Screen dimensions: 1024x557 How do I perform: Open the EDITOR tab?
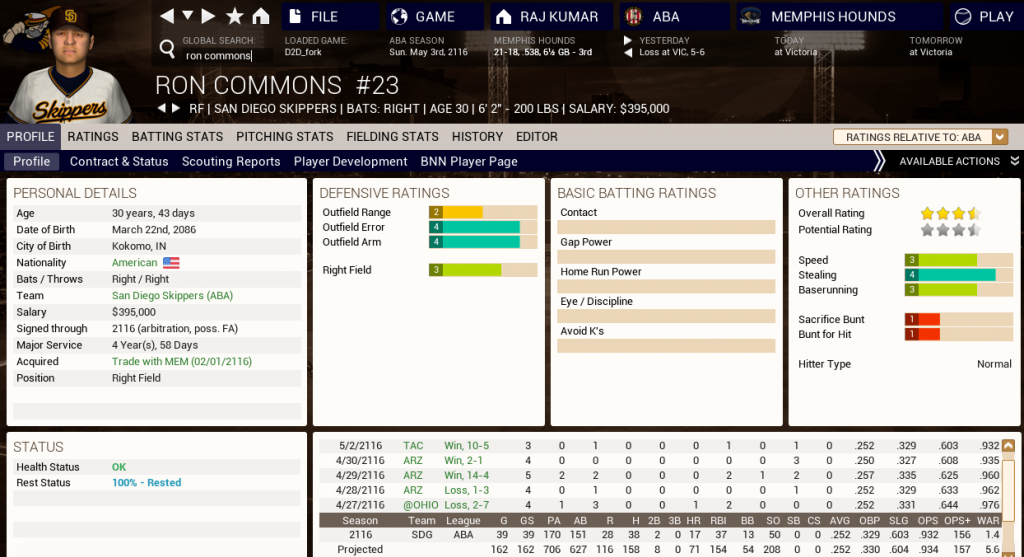pyautogui.click(x=537, y=137)
